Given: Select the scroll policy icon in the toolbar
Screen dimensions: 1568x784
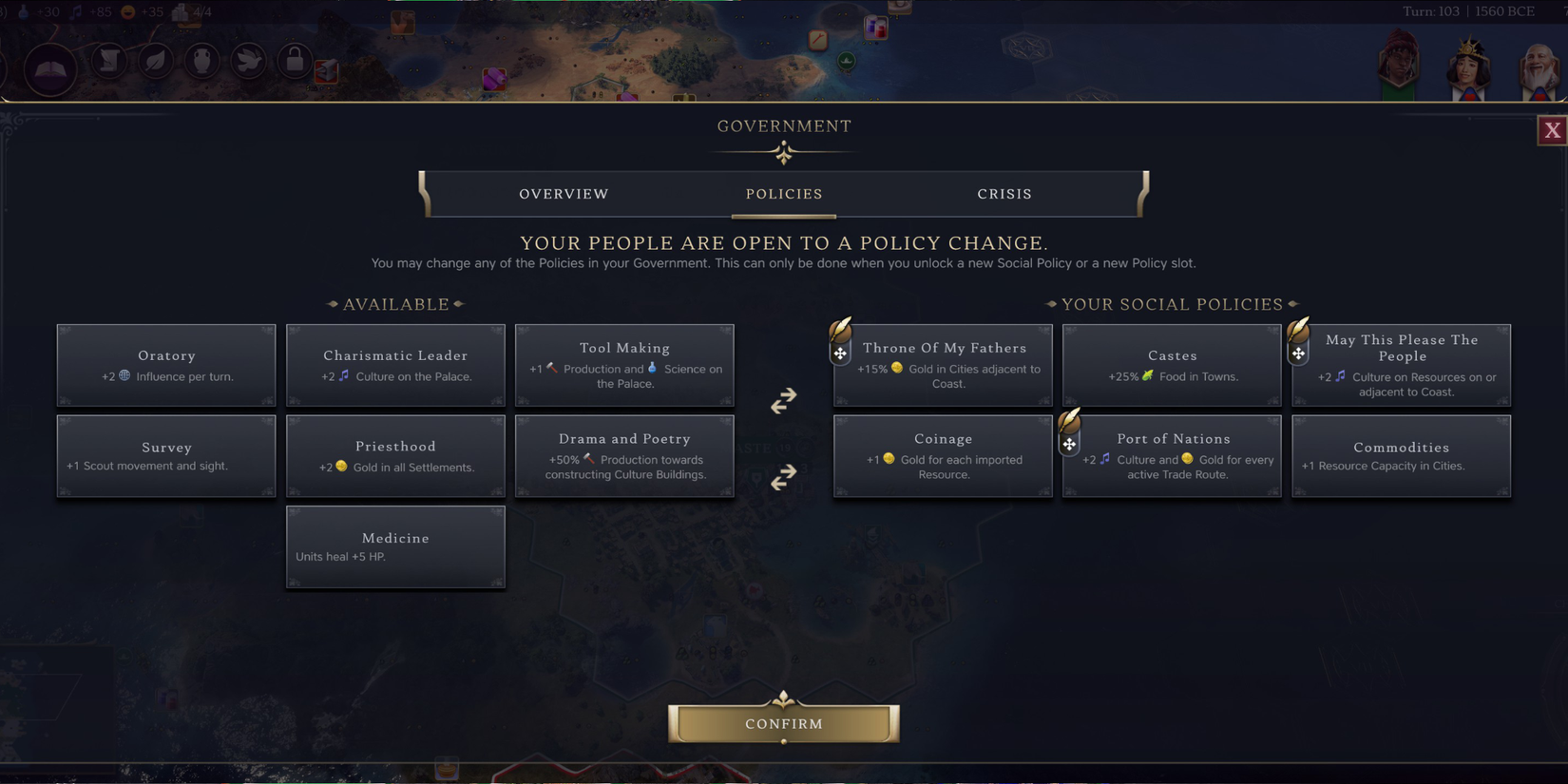Looking at the screenshot, I should click(108, 60).
